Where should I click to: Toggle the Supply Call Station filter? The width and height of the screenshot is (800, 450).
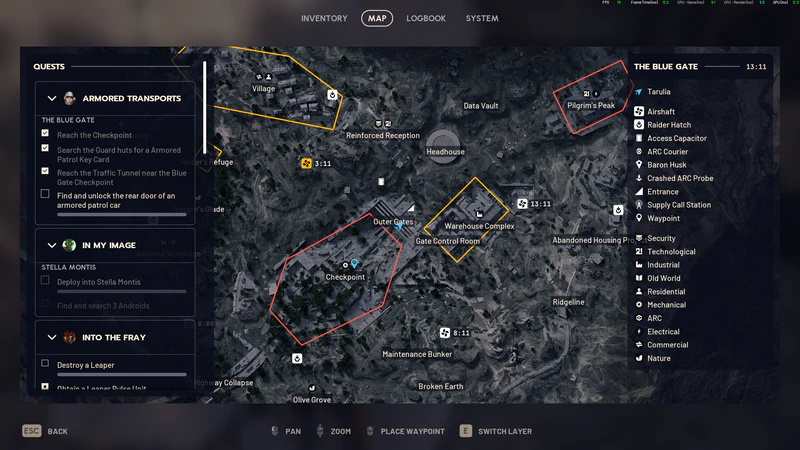pos(678,205)
